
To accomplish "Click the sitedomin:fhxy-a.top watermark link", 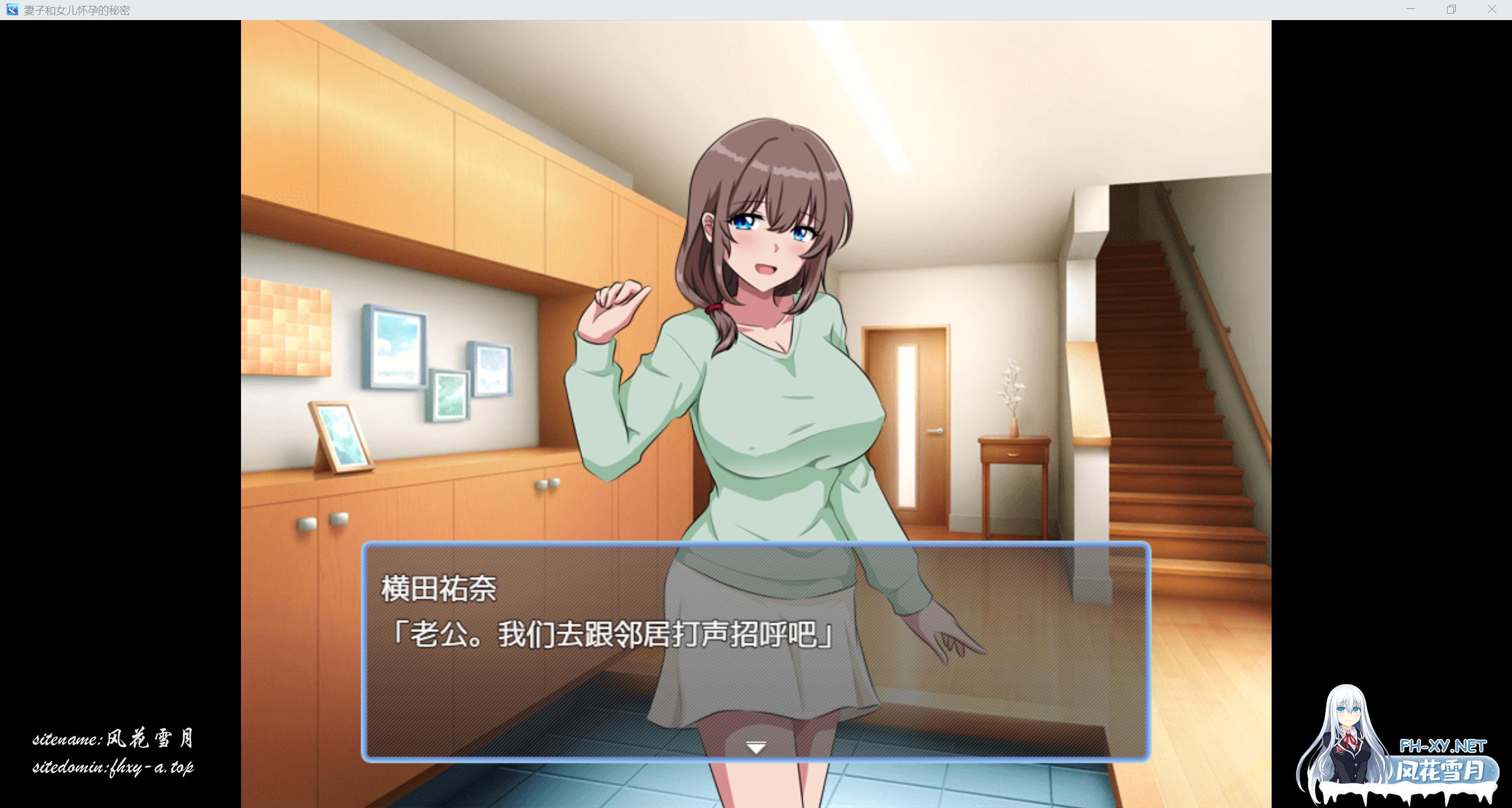I will 115,767.
